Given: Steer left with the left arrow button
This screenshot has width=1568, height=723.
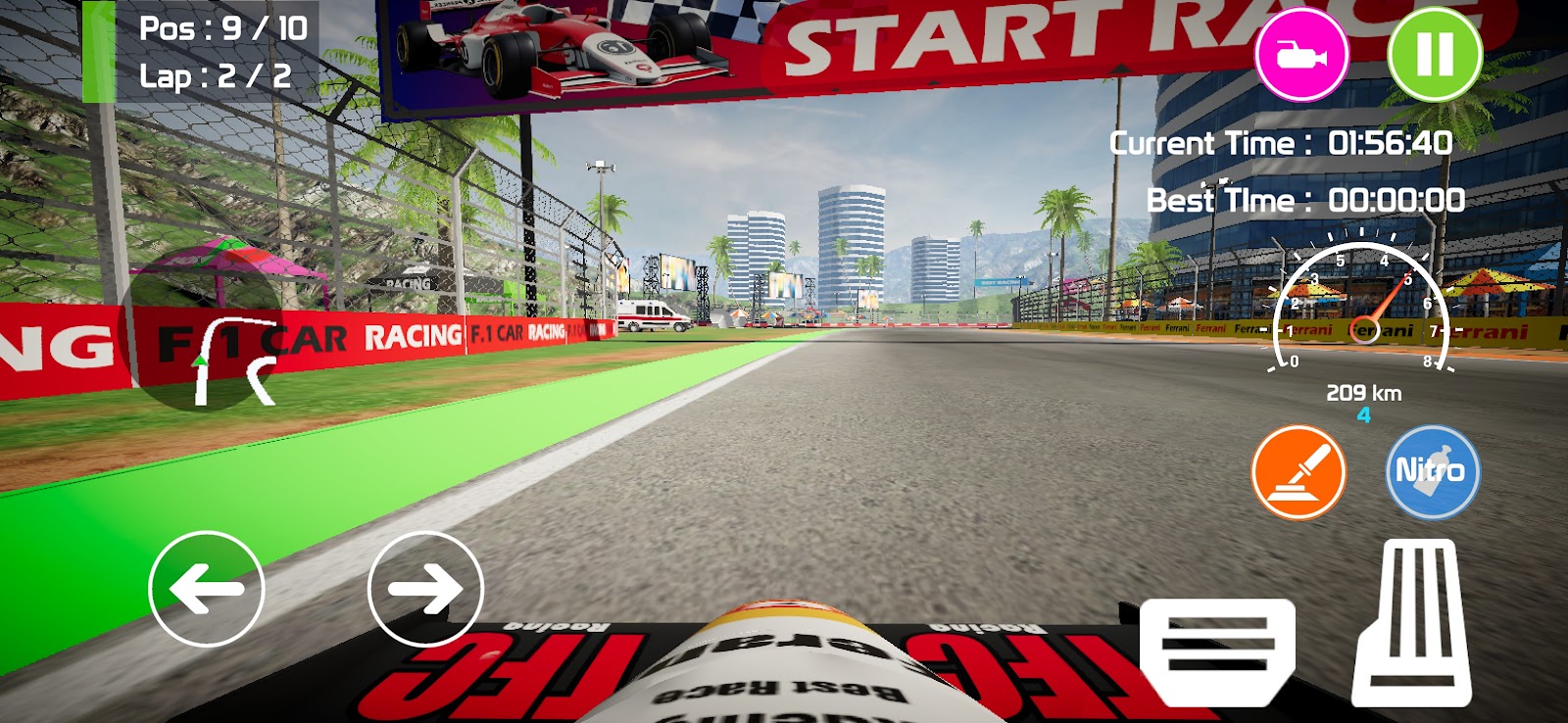Looking at the screenshot, I should click(x=207, y=589).
